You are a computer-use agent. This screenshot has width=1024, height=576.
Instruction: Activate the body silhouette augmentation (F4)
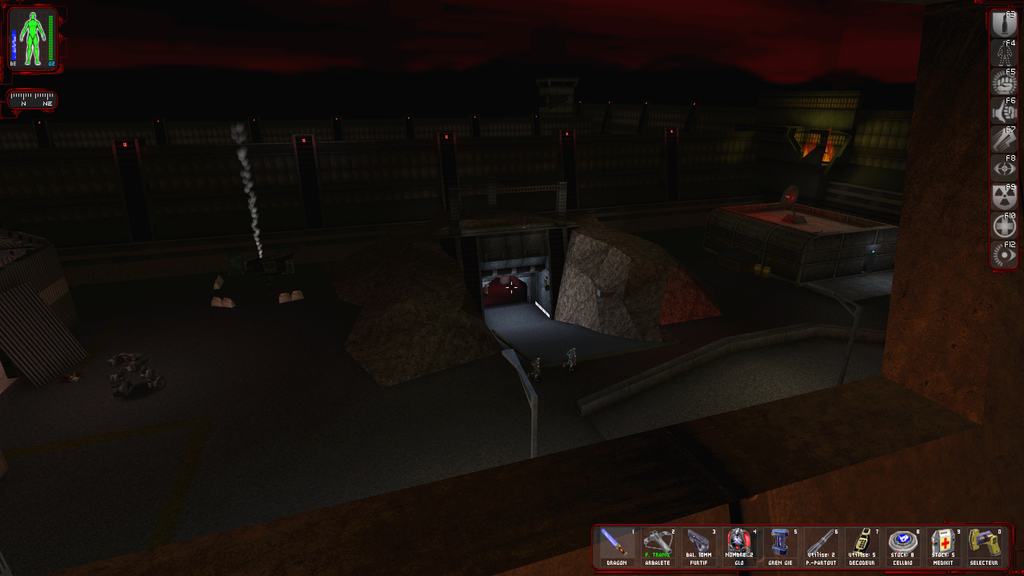click(1003, 53)
